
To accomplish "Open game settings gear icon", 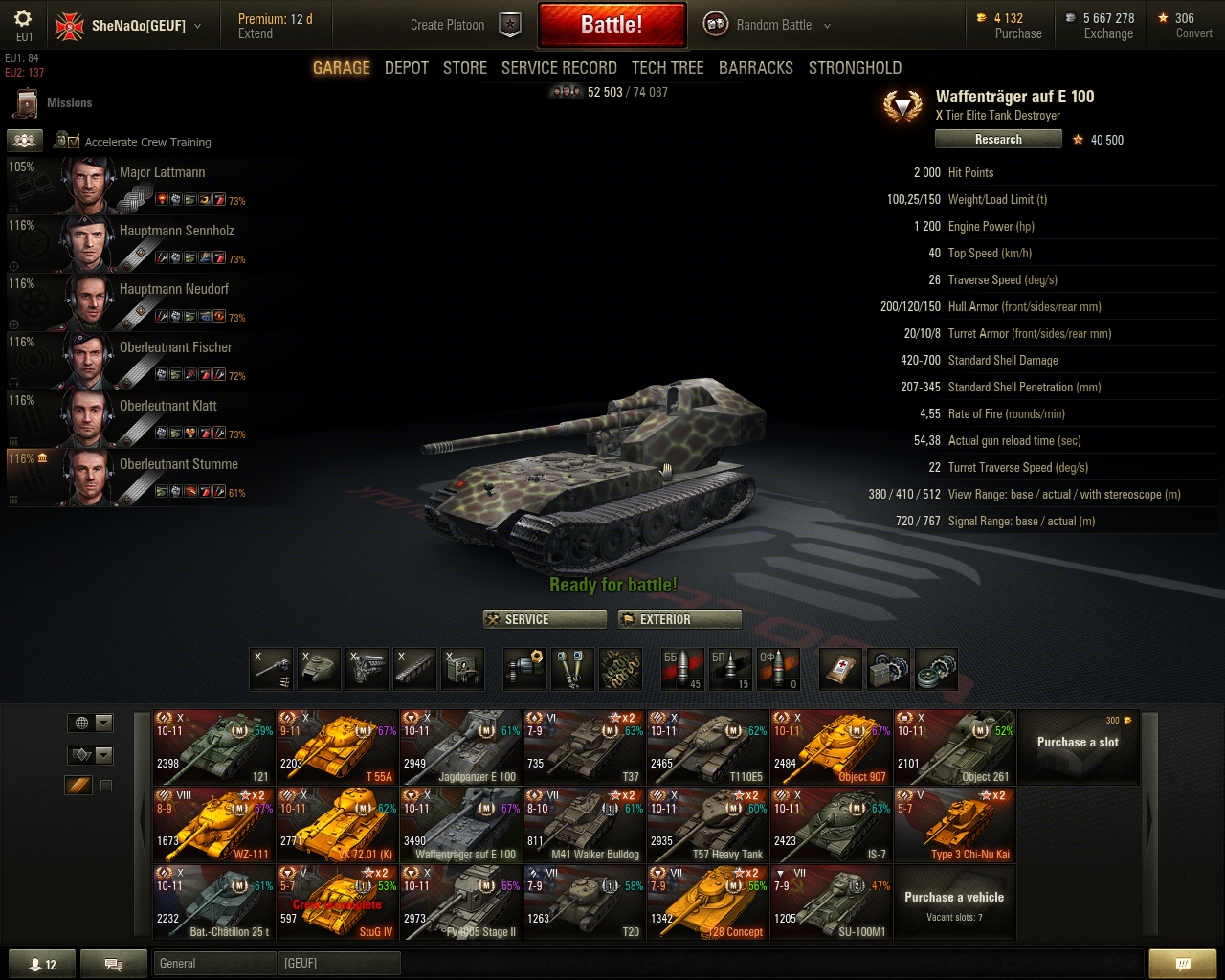I will 23,19.
